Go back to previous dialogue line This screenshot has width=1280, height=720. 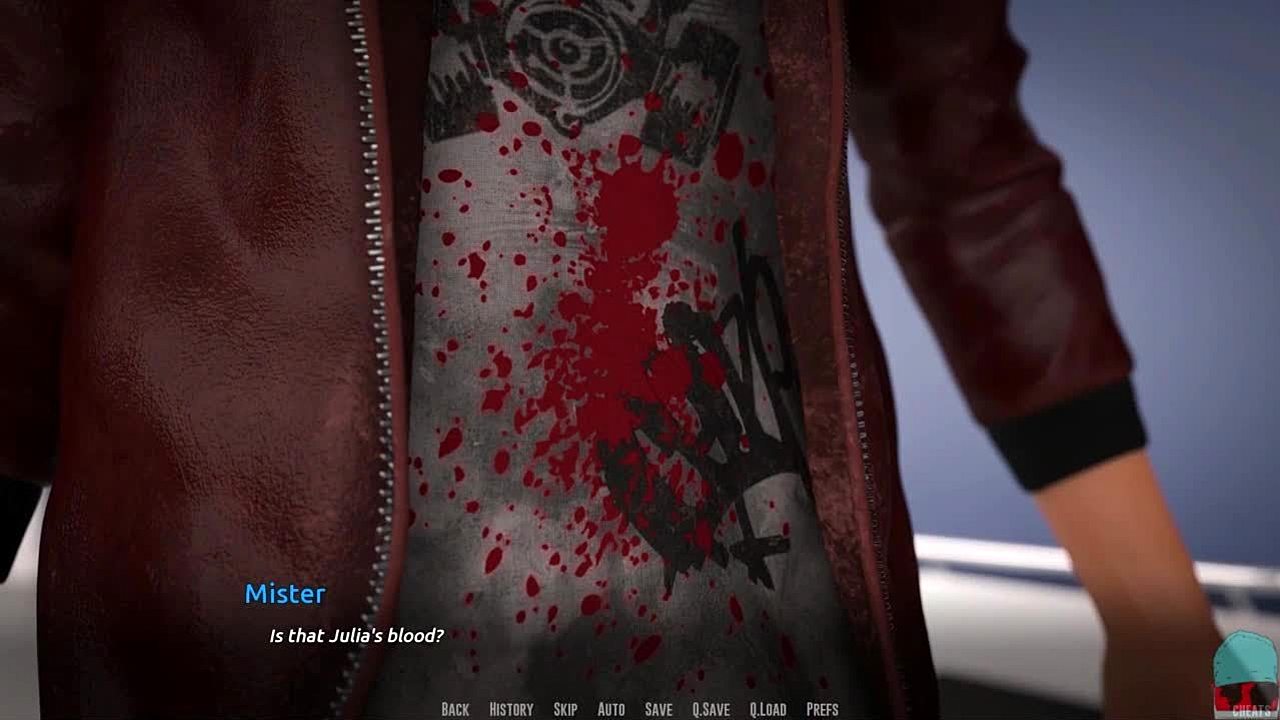click(455, 709)
